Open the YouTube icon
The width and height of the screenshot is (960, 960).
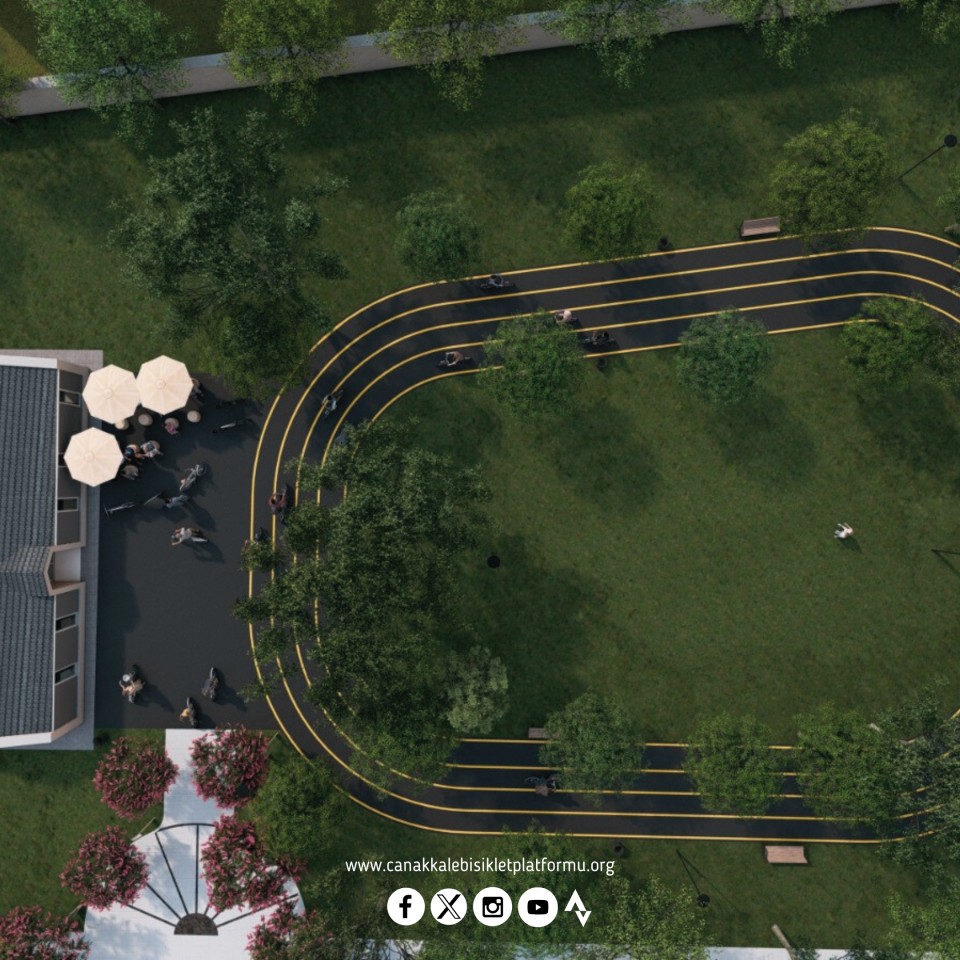[538, 907]
